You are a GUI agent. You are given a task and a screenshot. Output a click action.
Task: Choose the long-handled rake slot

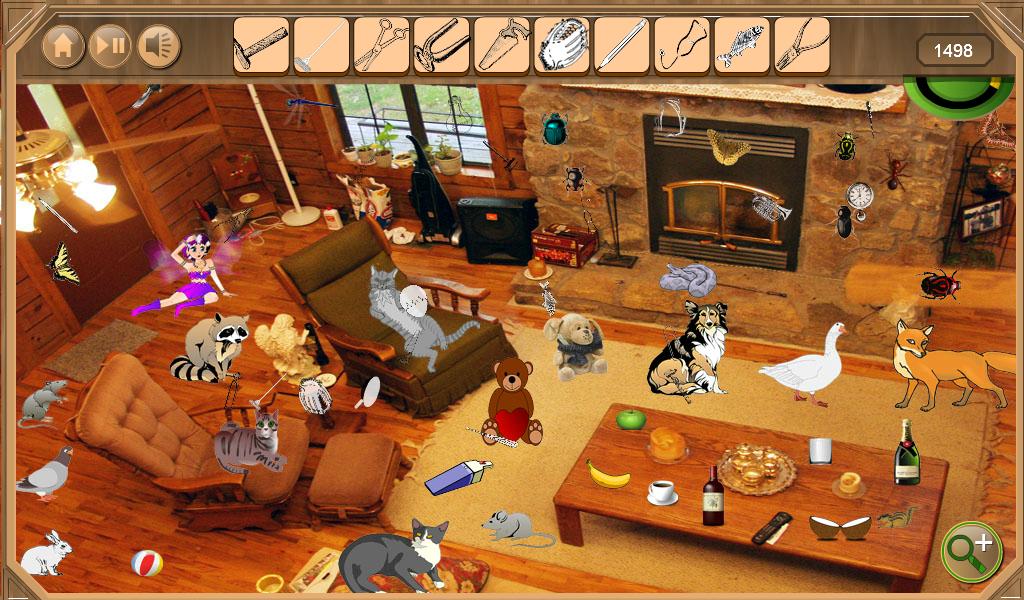pyautogui.click(x=321, y=46)
